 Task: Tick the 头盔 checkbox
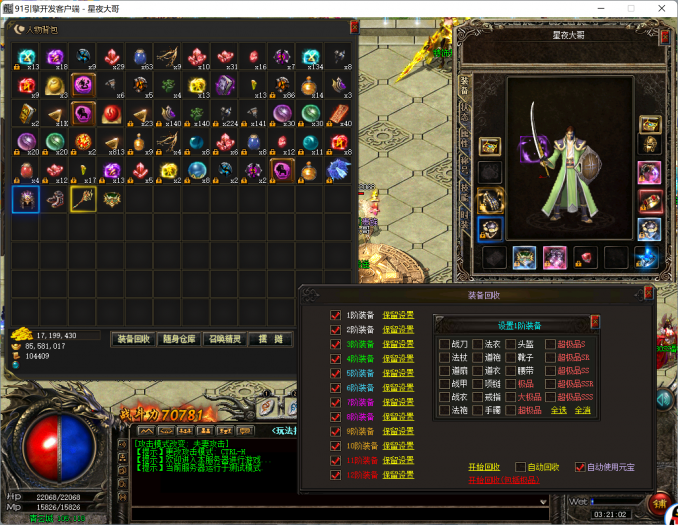coord(510,344)
